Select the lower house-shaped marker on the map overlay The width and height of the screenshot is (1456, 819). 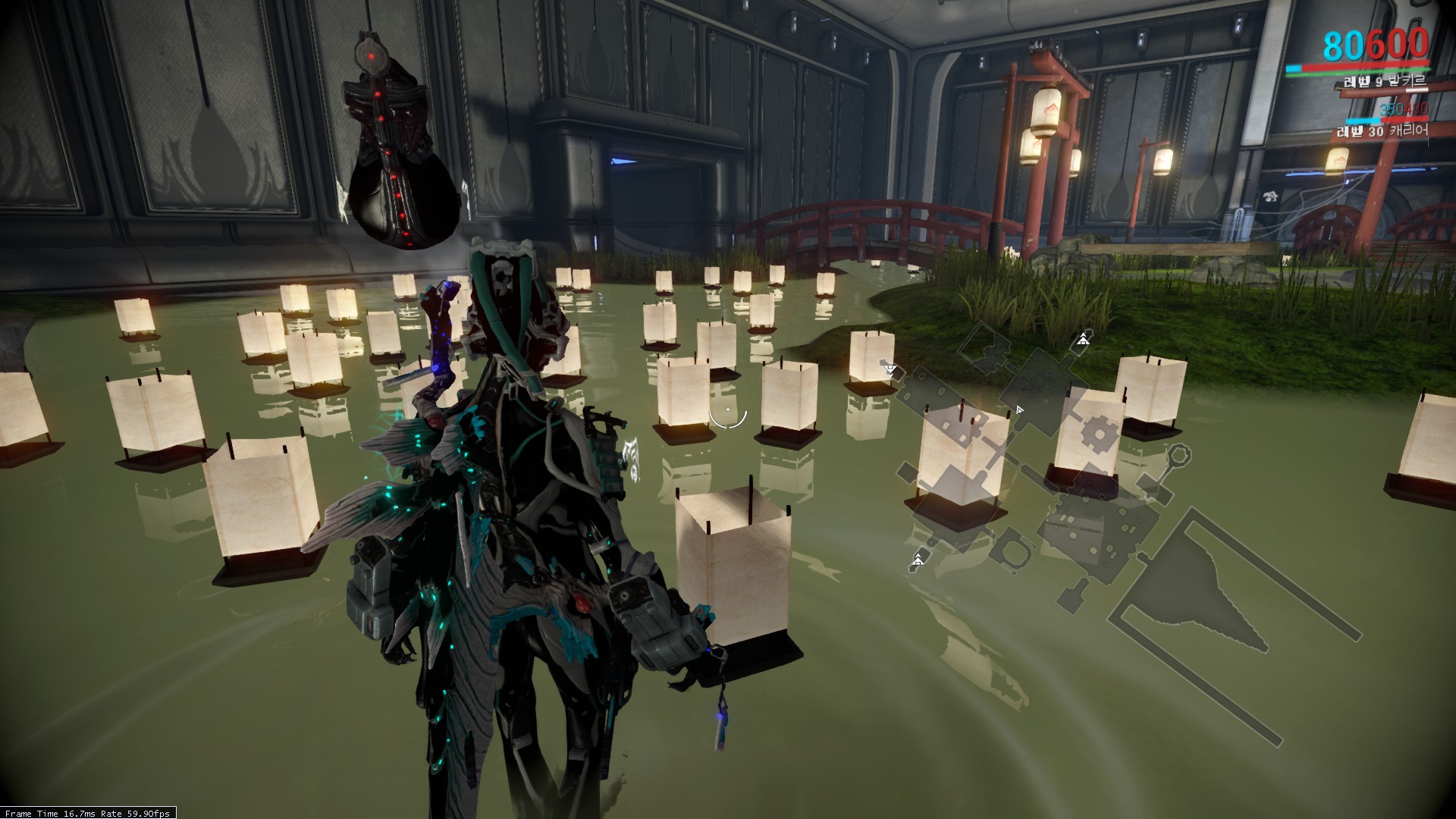(919, 561)
